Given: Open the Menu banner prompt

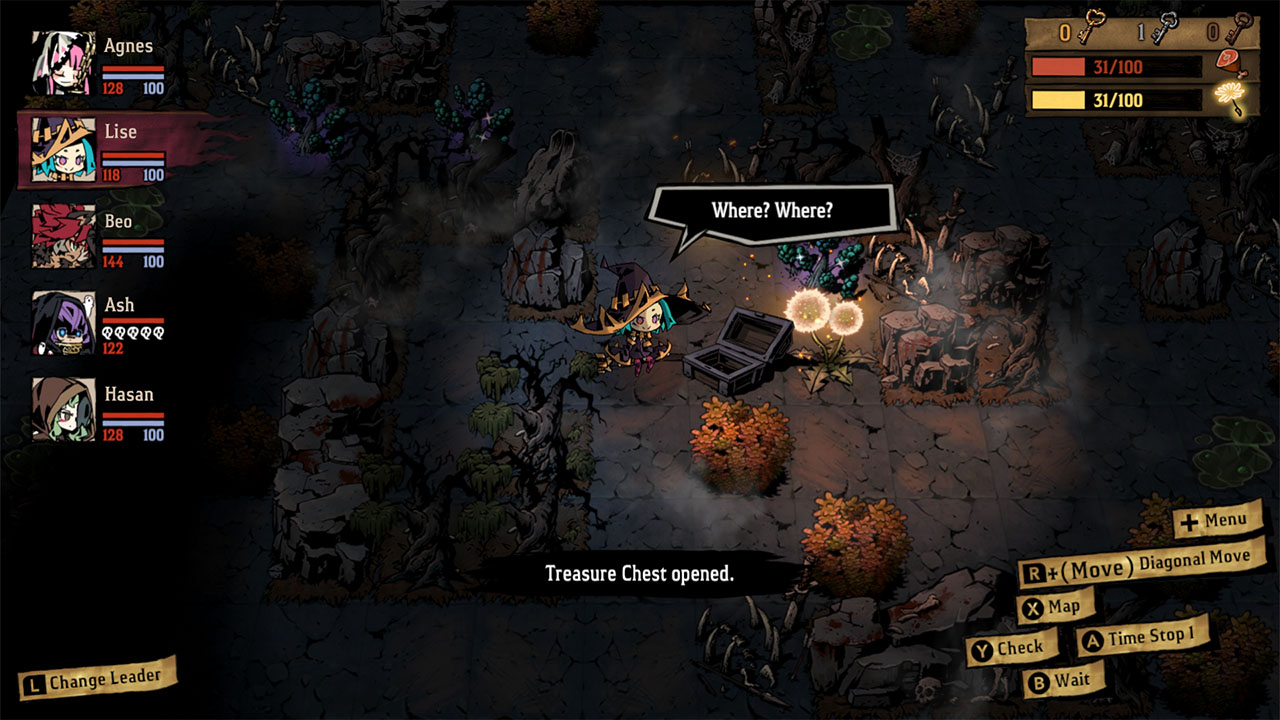Looking at the screenshot, I should click(1215, 519).
